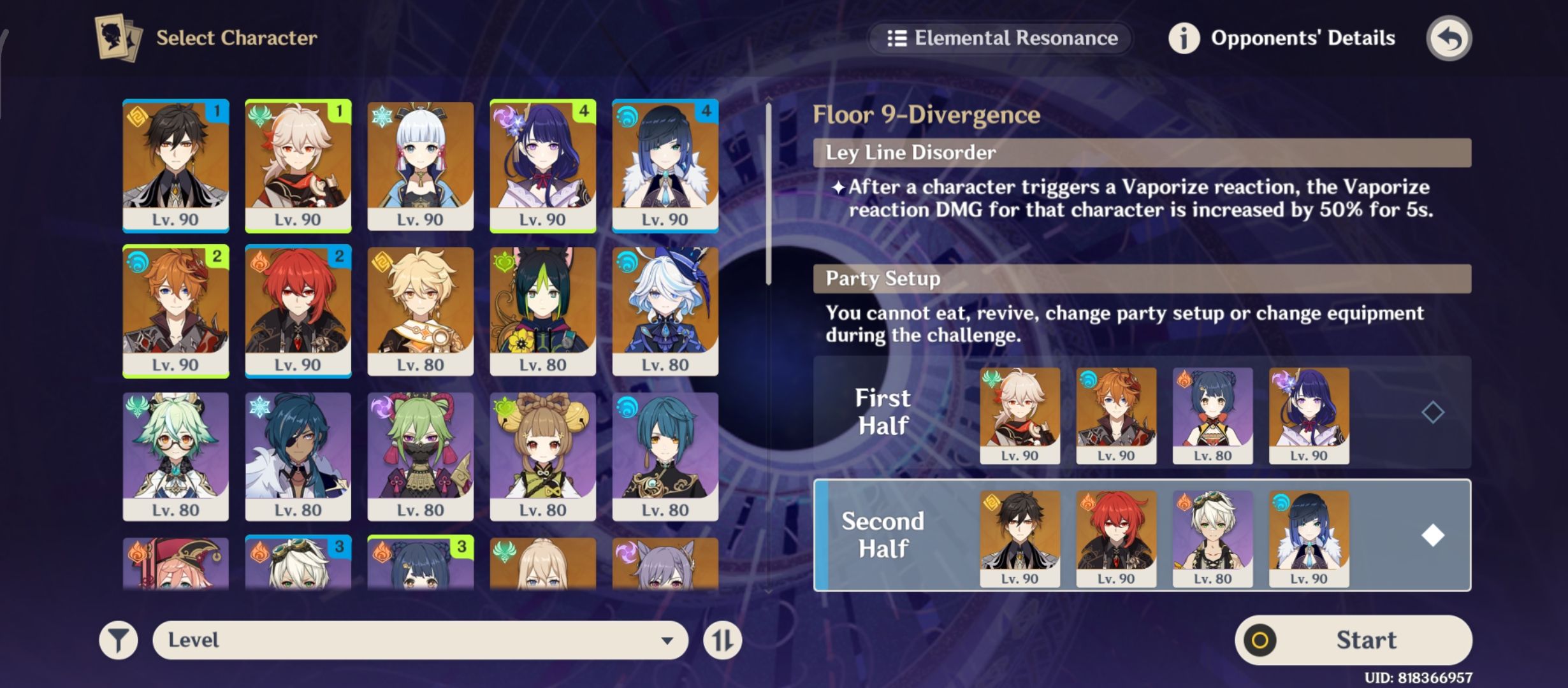Click the dropdown arrow on the Level selector
Viewport: 1568px width, 688px height.
(667, 640)
